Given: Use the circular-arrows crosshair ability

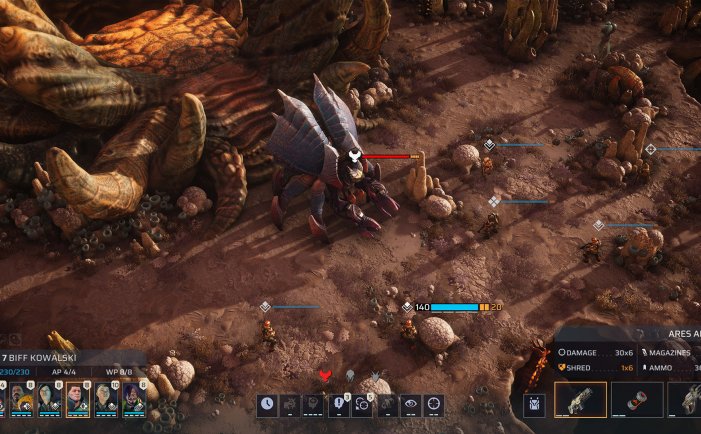Looking at the screenshot, I should coord(362,405).
